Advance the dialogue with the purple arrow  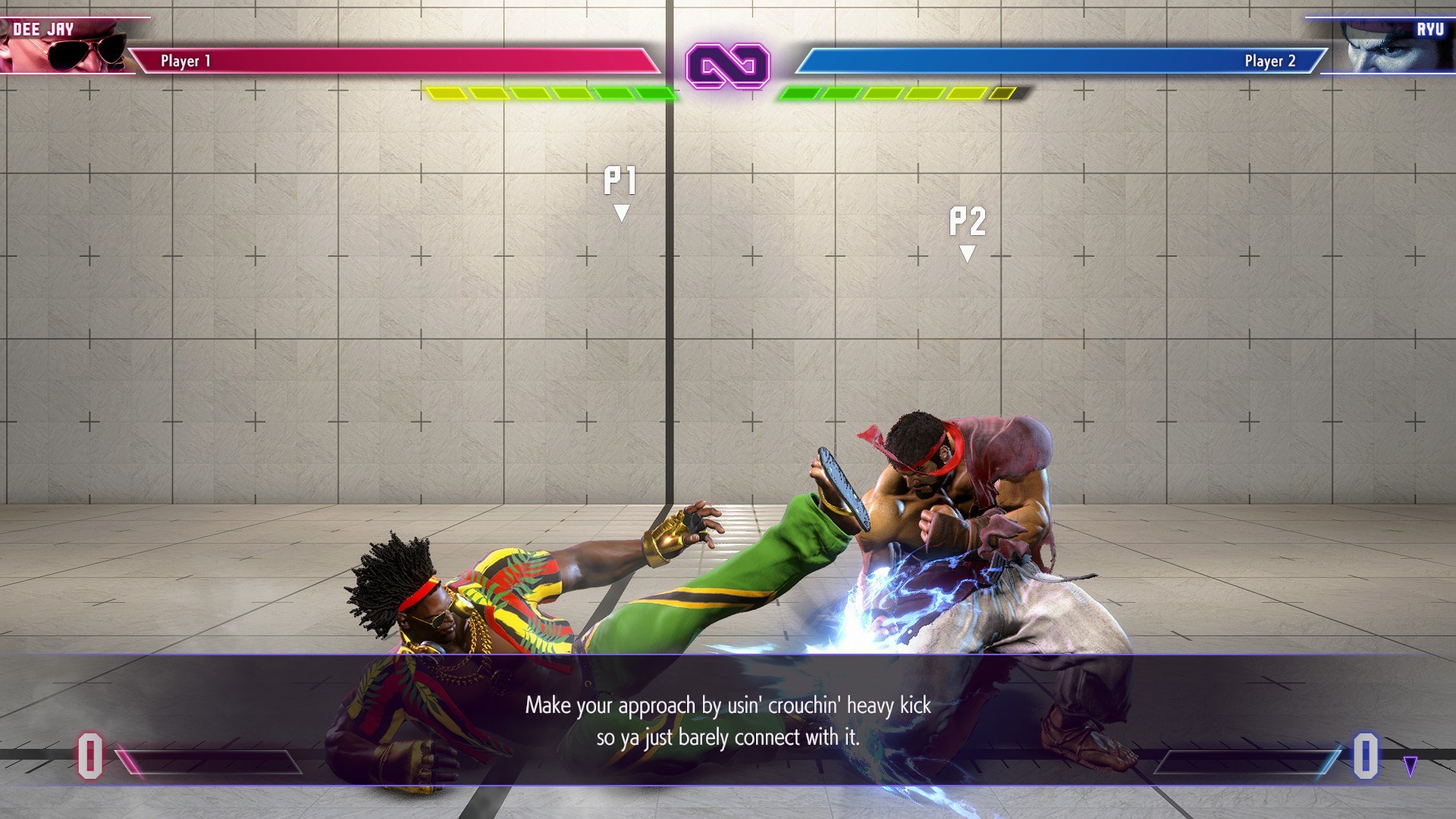[1410, 766]
